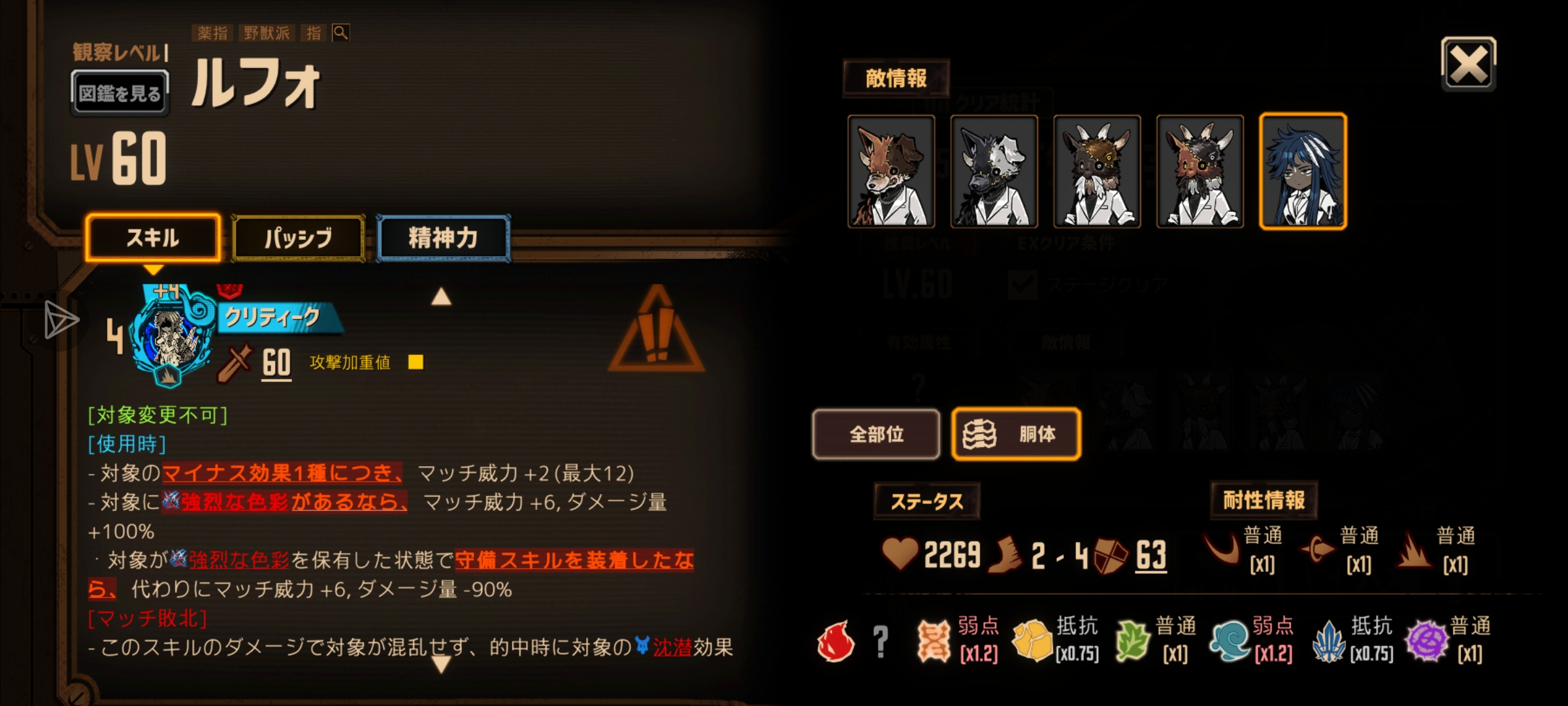Click the heart HP icon in the stats row
The image size is (1568, 706).
coord(900,552)
